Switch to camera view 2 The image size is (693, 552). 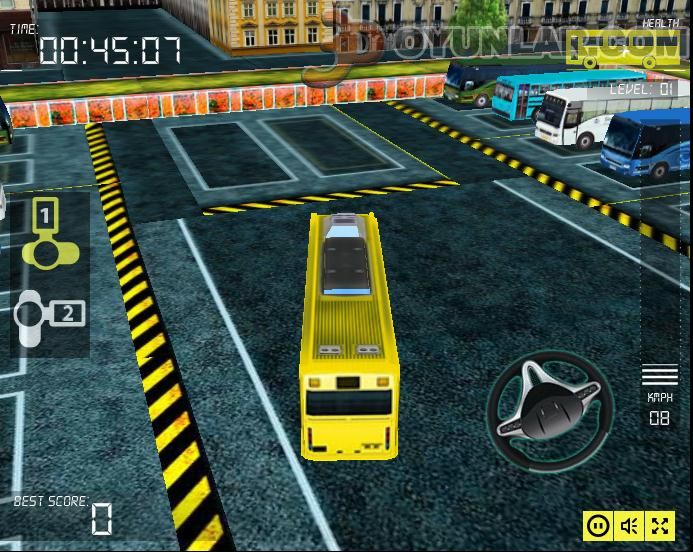(x=50, y=316)
